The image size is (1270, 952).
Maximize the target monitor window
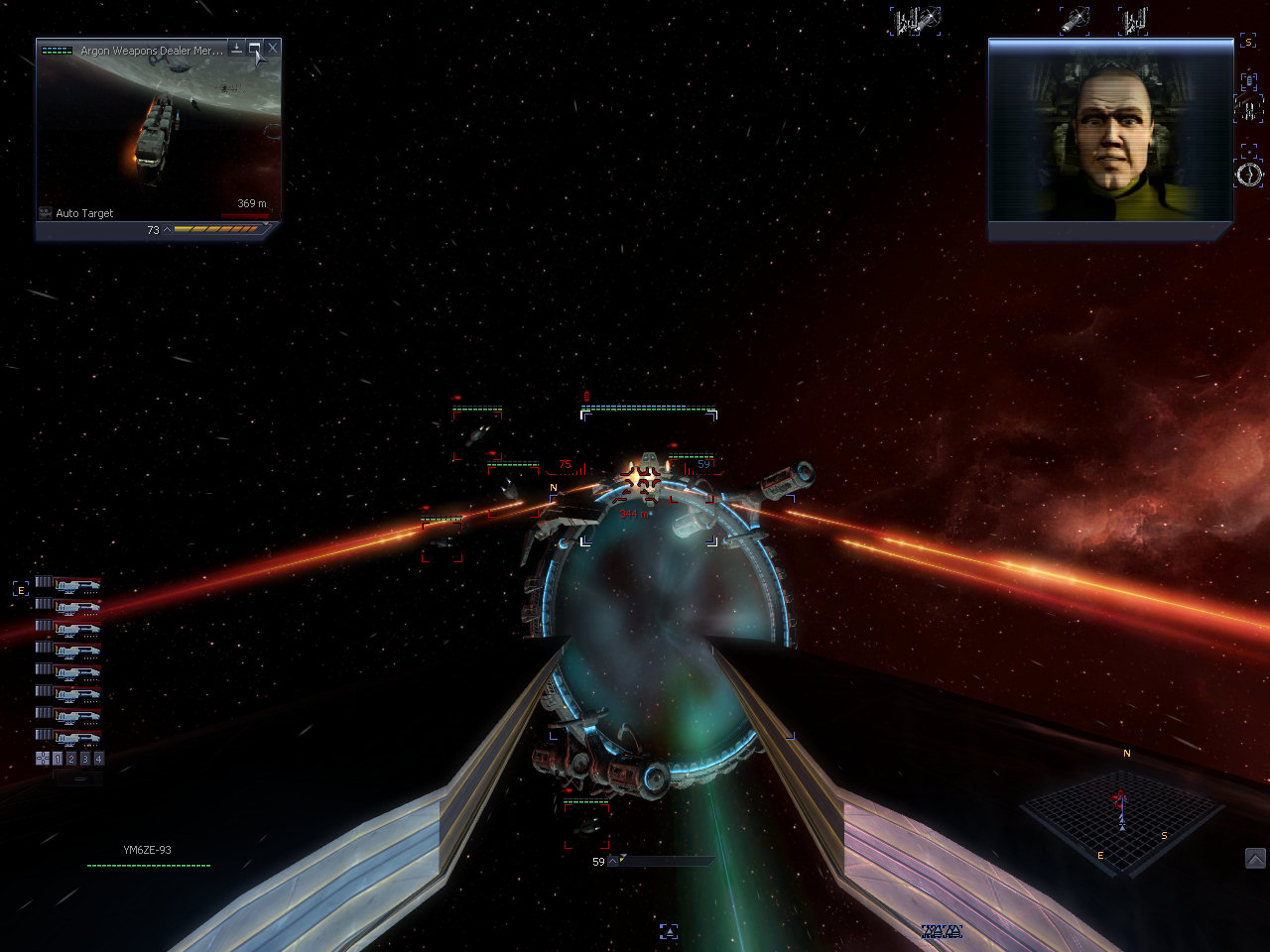click(255, 48)
